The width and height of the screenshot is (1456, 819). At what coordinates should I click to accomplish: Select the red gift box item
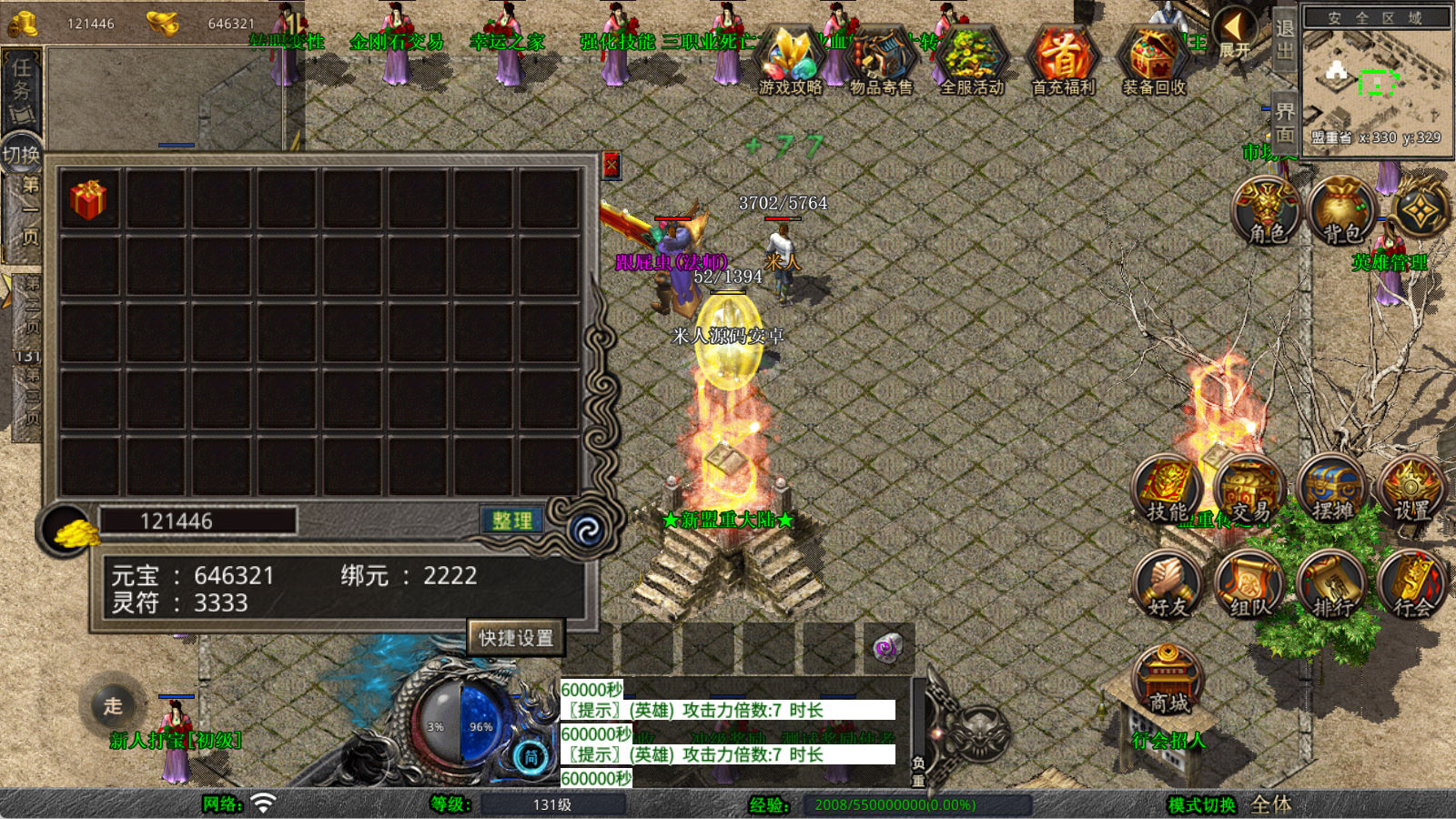[x=89, y=199]
